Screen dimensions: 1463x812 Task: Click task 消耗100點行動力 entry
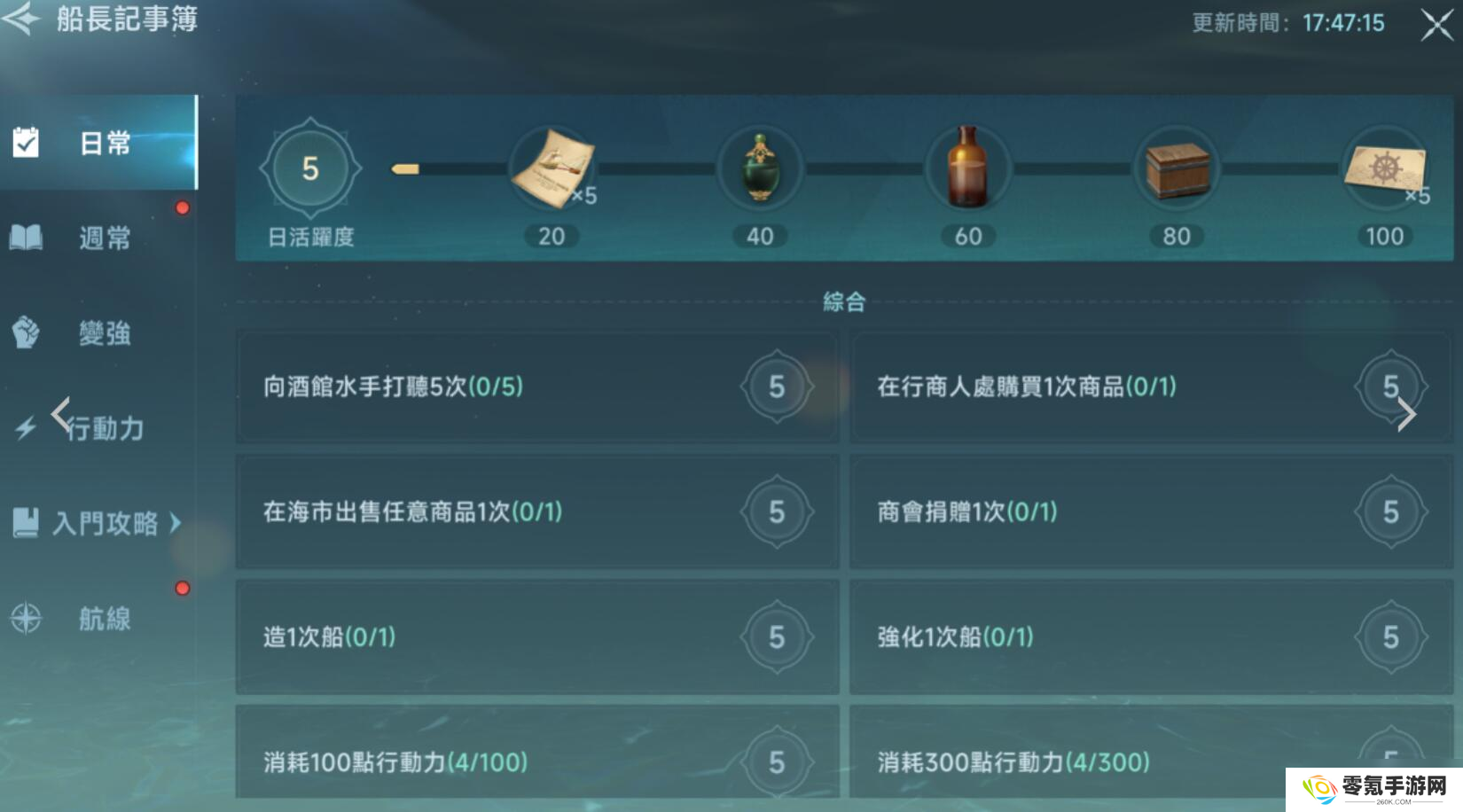click(x=536, y=761)
